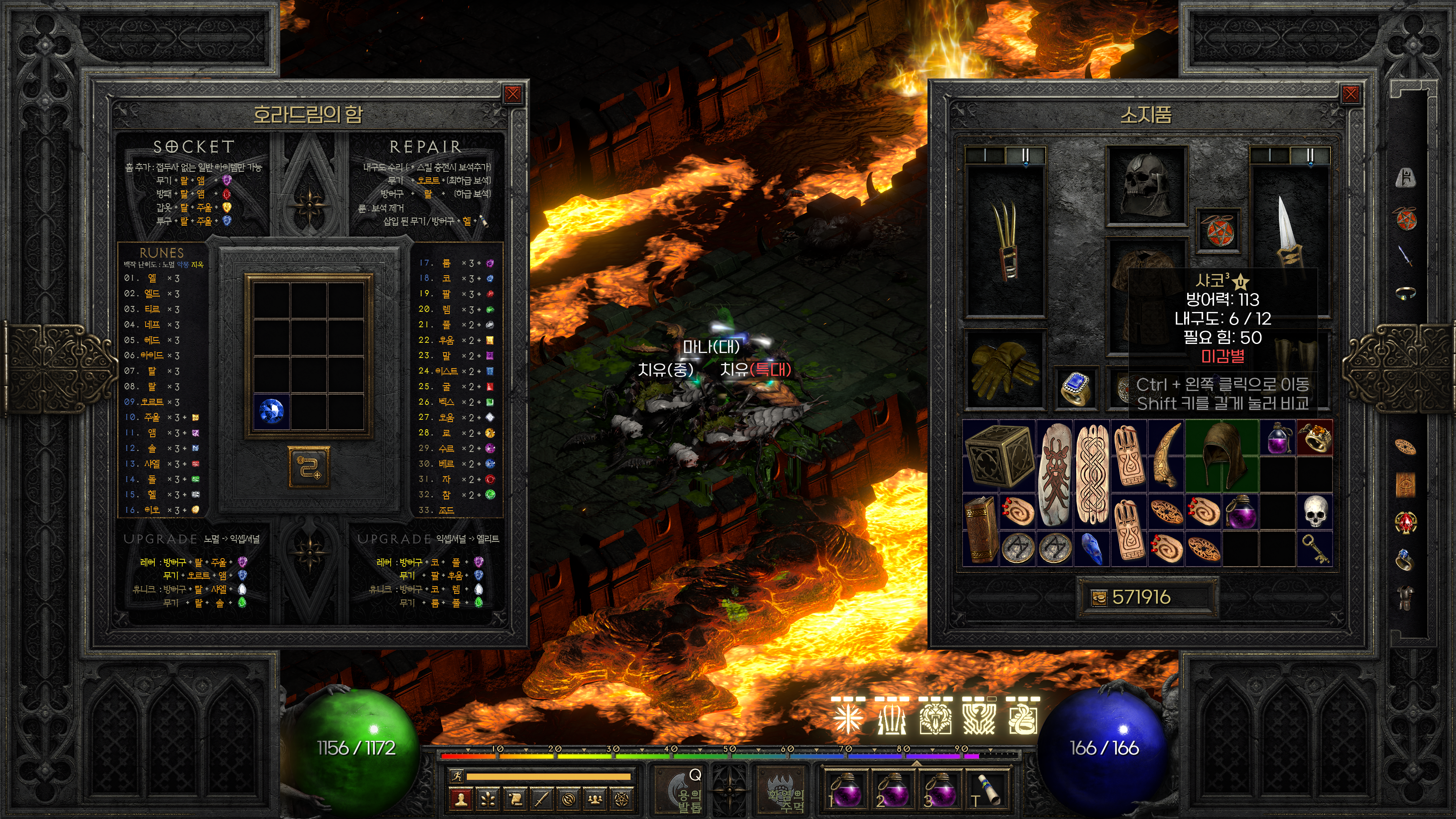Image resolution: width=1456 pixels, height=819 pixels.
Task: Use the scroll in belt slot T
Action: (986, 789)
